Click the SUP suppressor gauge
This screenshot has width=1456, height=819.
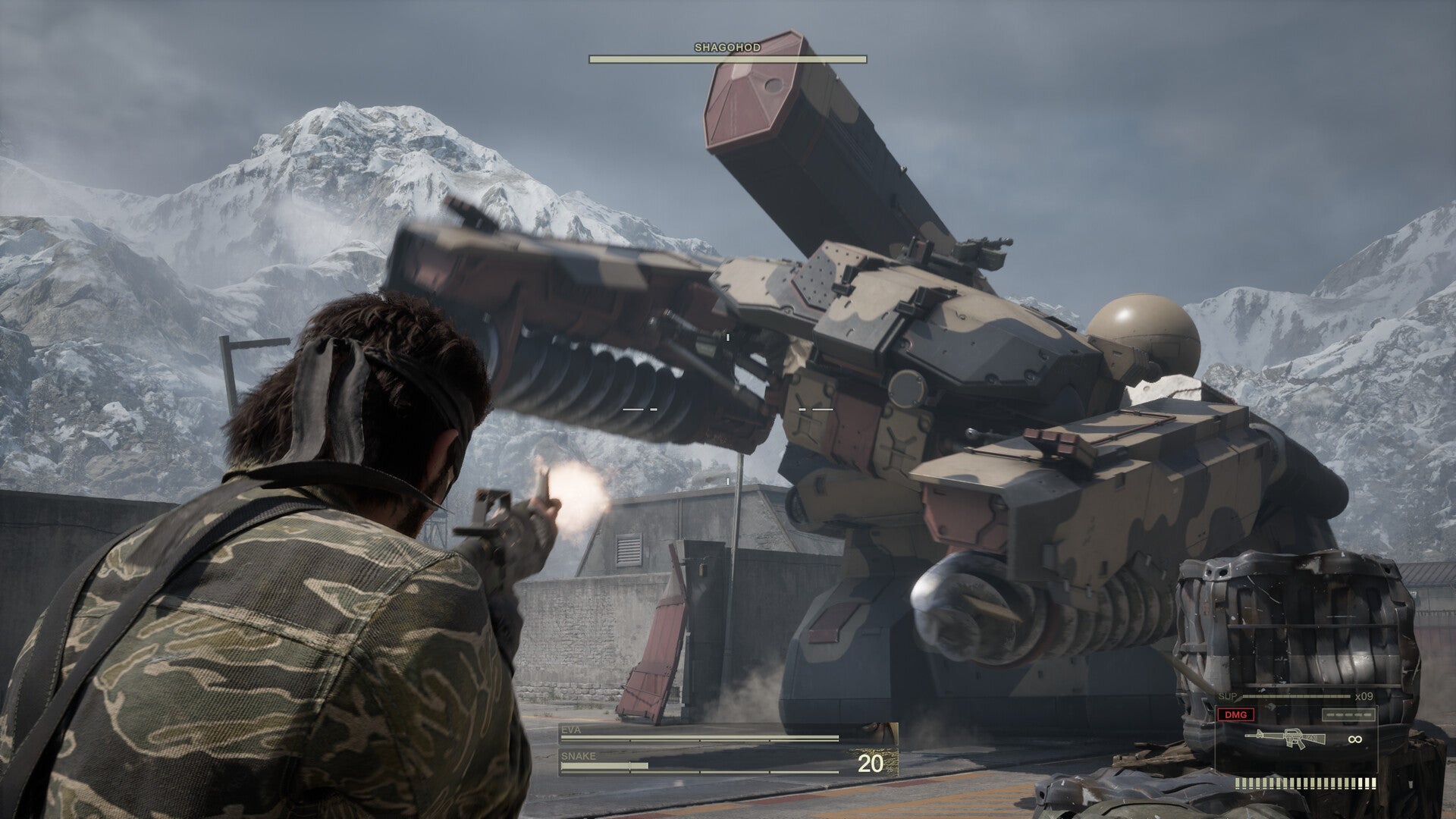click(1296, 696)
